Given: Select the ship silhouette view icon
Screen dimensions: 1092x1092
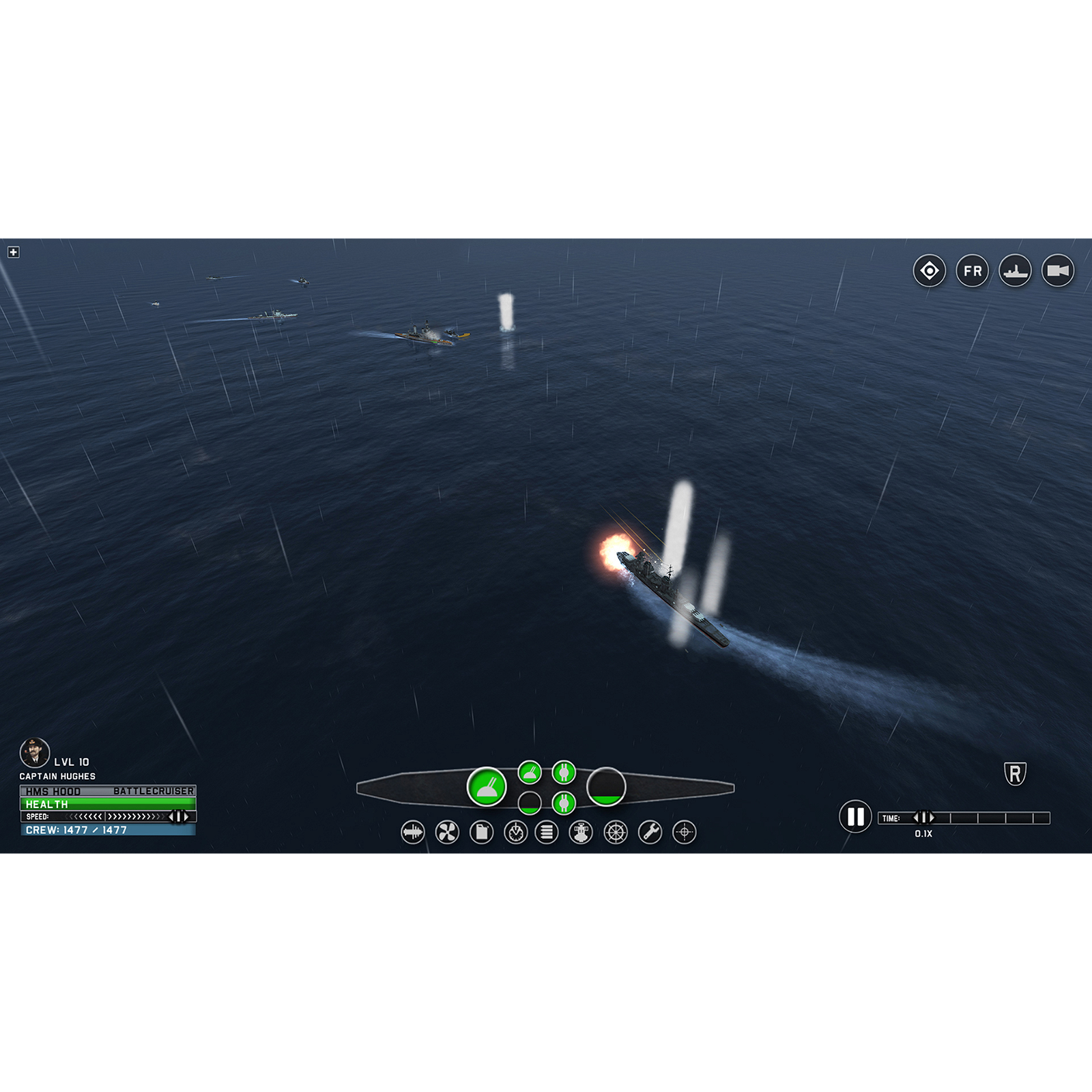Looking at the screenshot, I should pos(1016,271).
